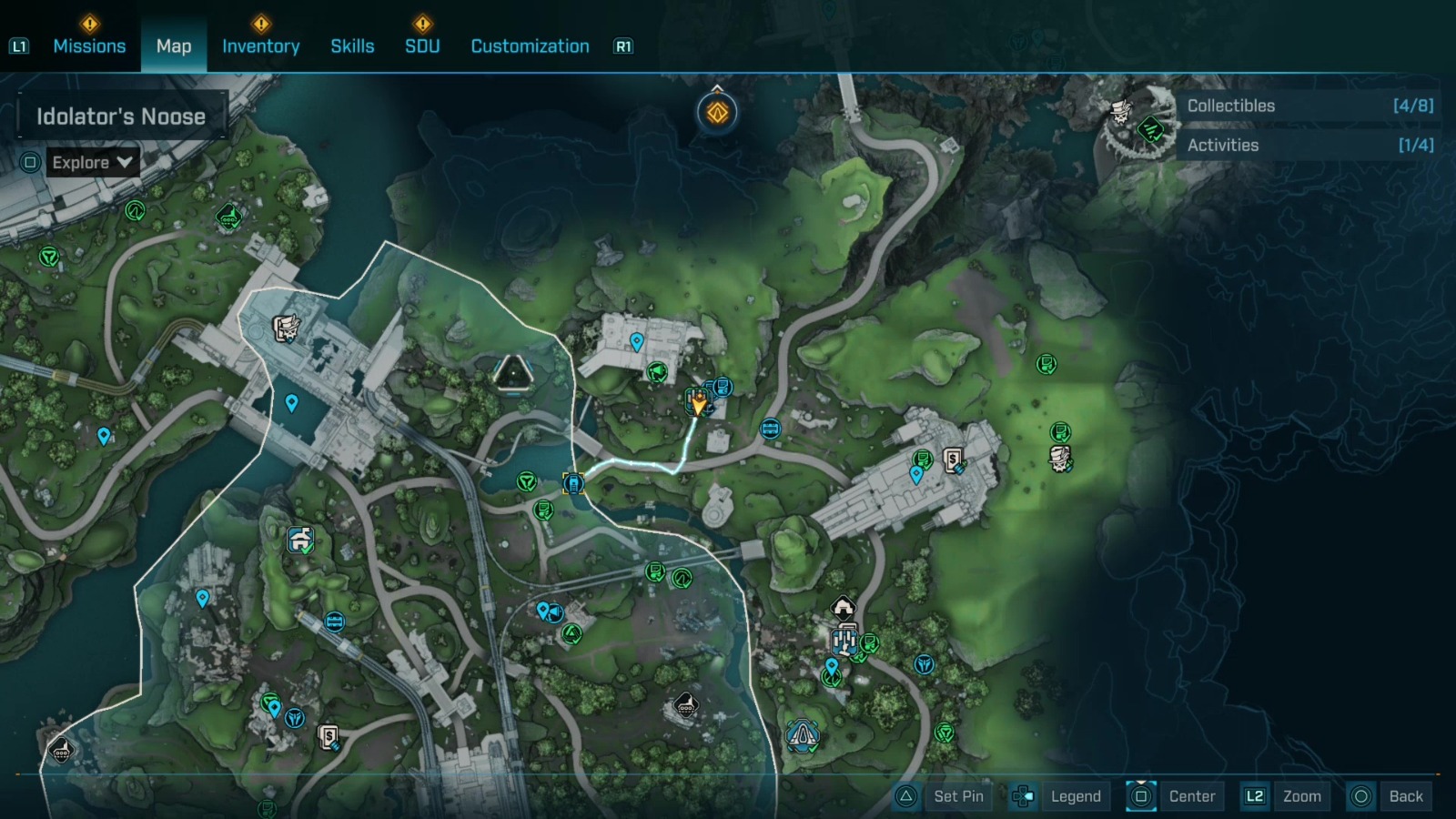Select the orange diamond objective marker

pos(717,114)
